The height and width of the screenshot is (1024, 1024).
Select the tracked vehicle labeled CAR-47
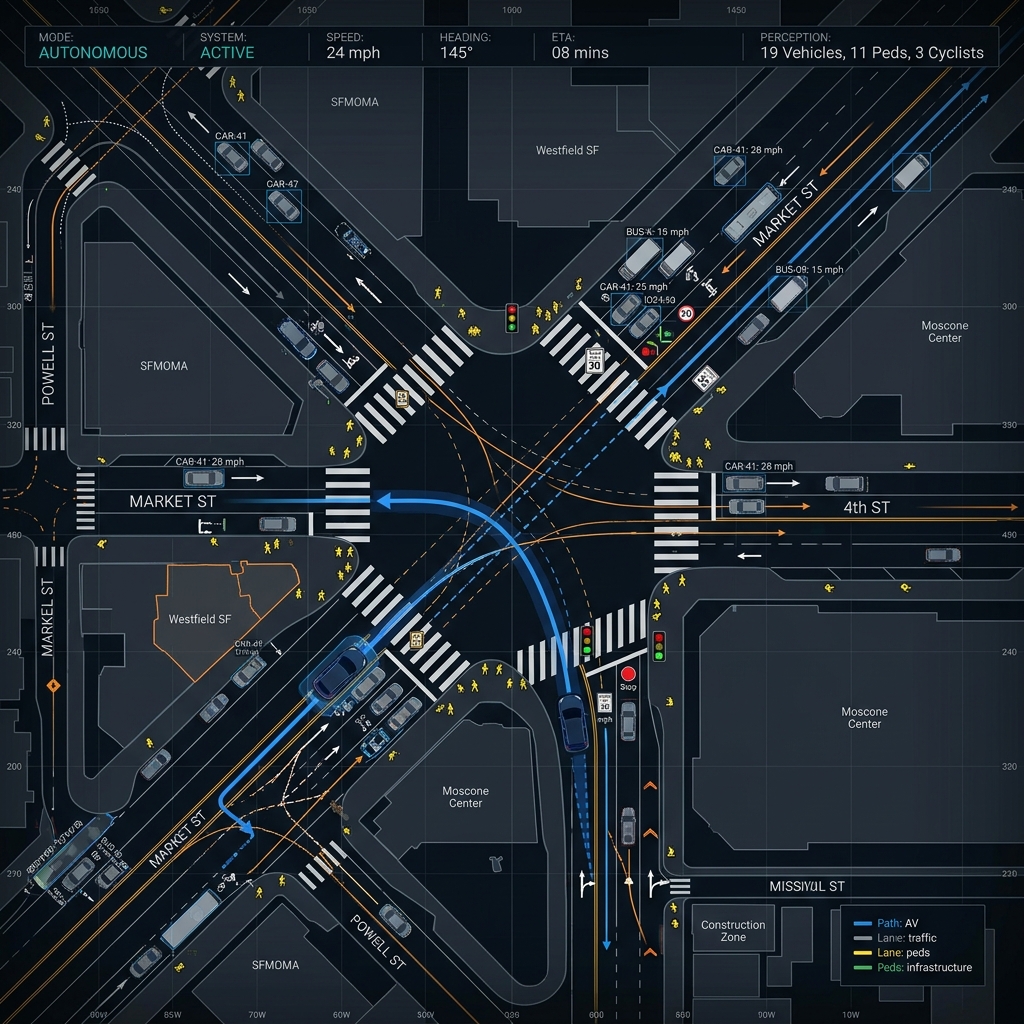pyautogui.click(x=284, y=206)
